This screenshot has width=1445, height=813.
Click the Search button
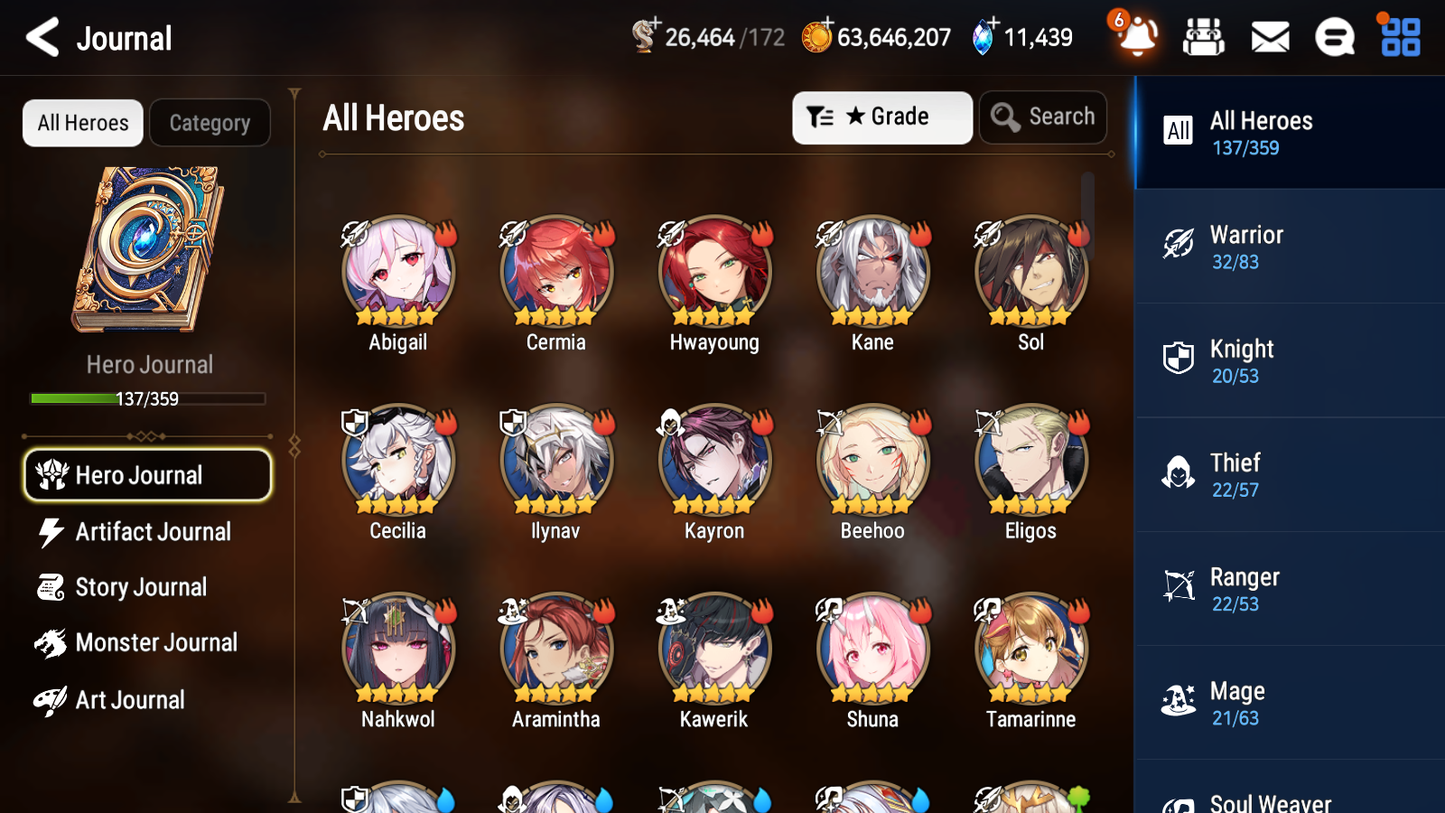click(x=1043, y=117)
